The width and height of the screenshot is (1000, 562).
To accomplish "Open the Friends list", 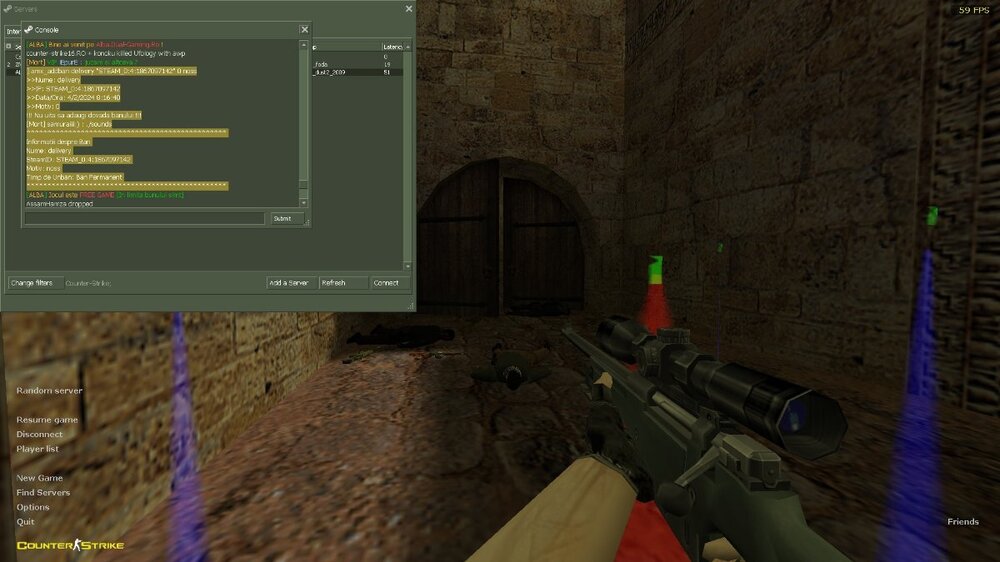I will pyautogui.click(x=963, y=522).
